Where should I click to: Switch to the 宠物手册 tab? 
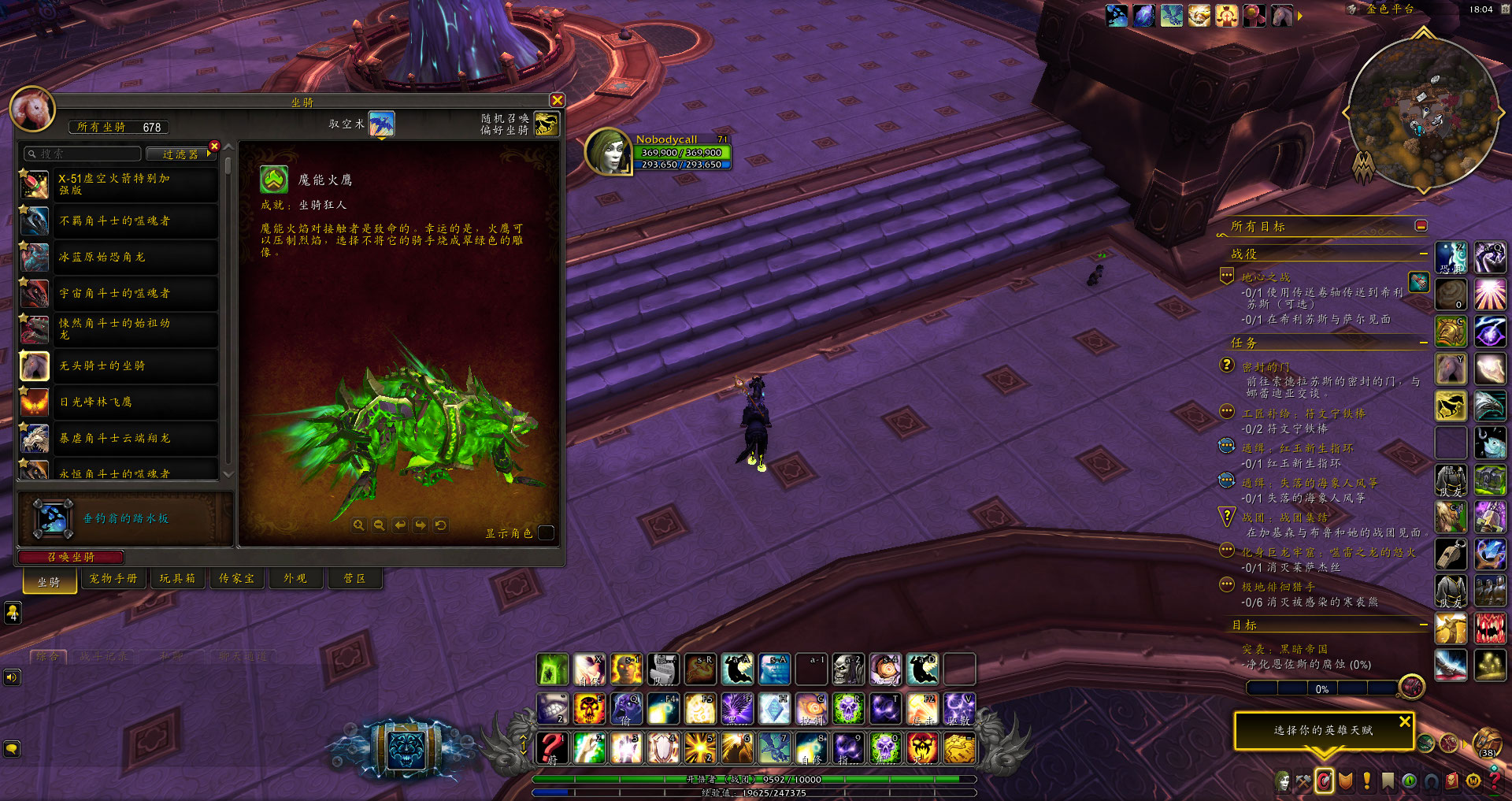[x=113, y=579]
